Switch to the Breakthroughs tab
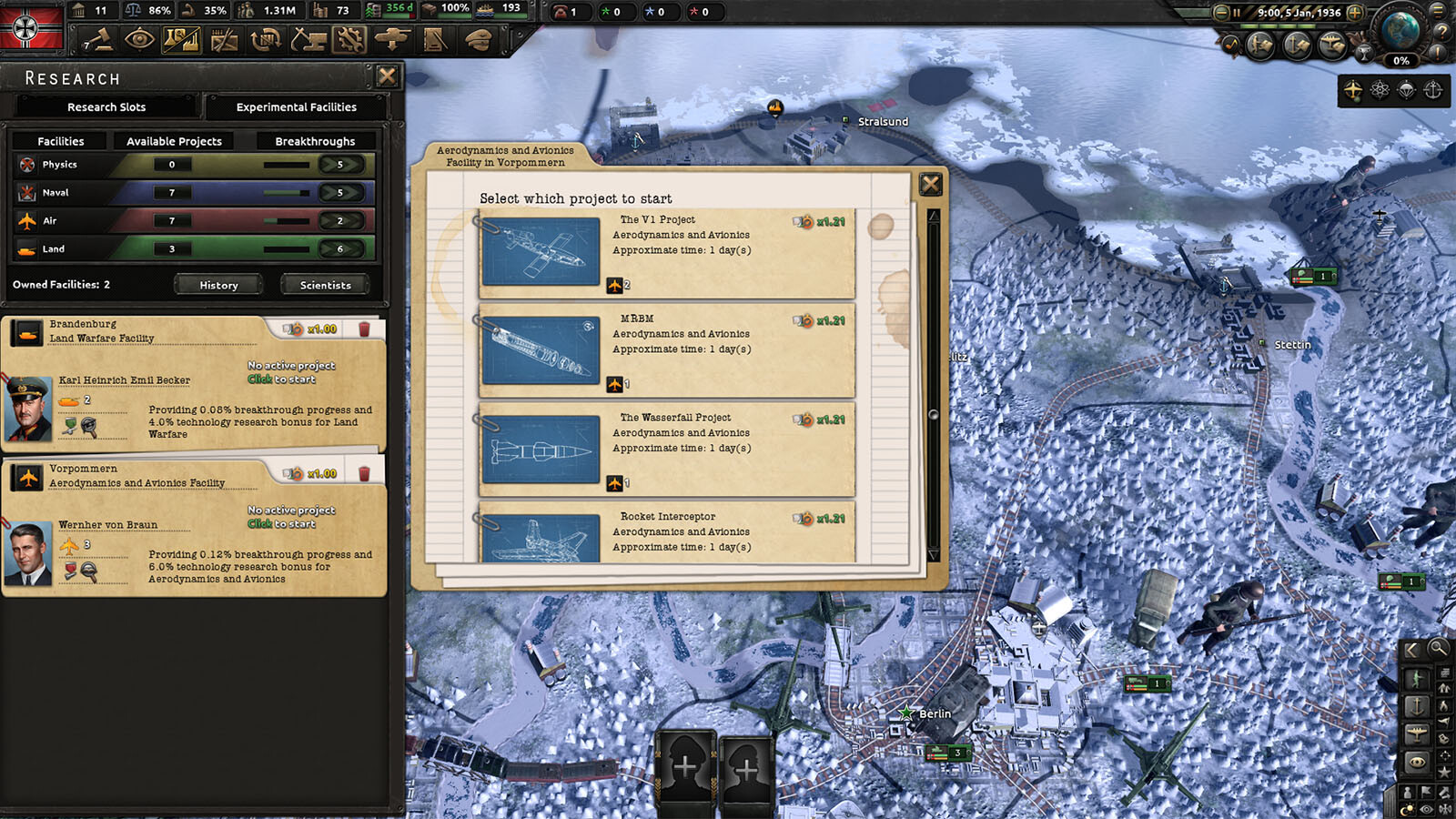 (315, 141)
